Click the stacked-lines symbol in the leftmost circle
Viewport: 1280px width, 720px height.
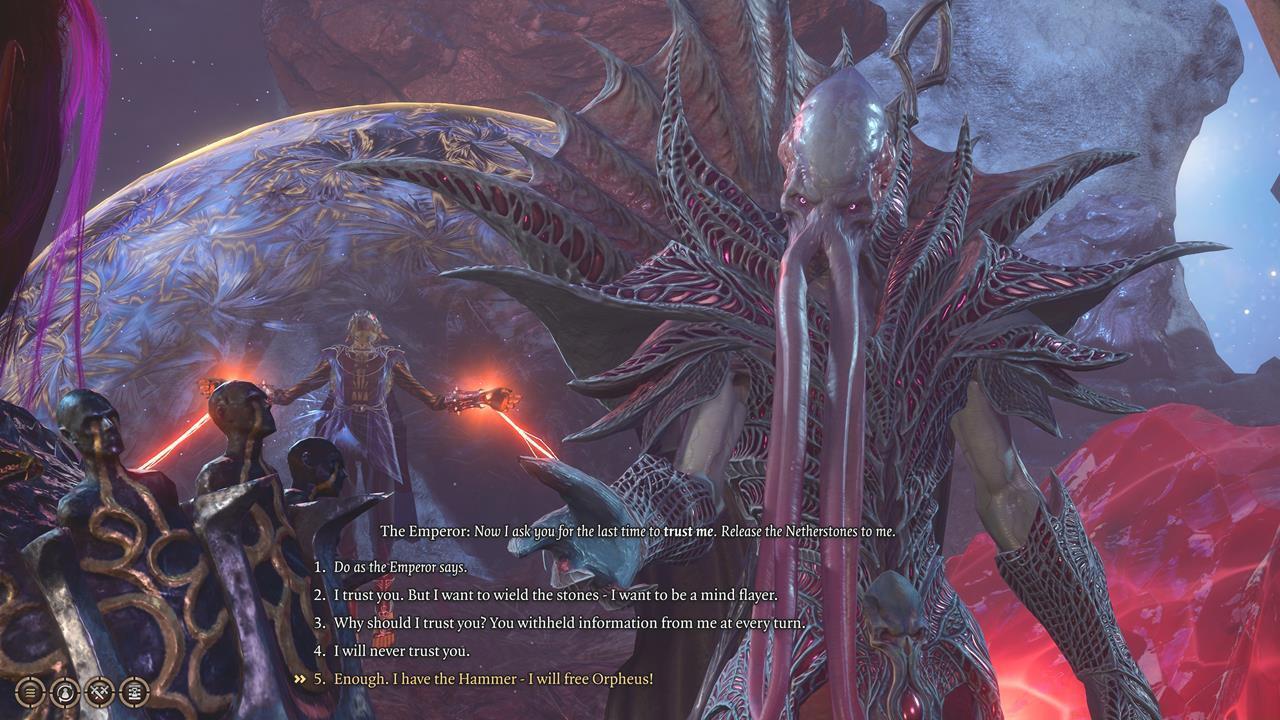click(31, 692)
